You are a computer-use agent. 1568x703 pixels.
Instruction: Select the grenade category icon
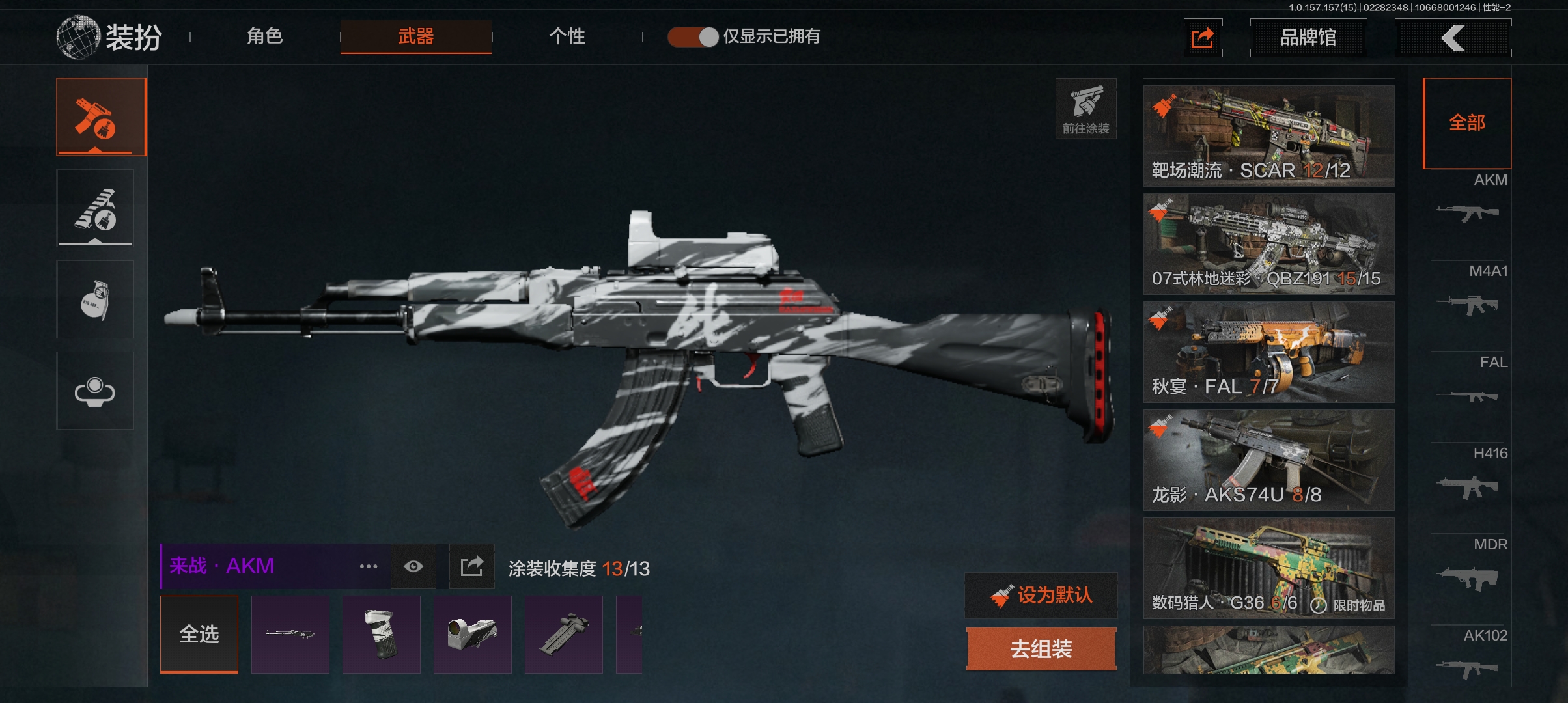[95, 299]
